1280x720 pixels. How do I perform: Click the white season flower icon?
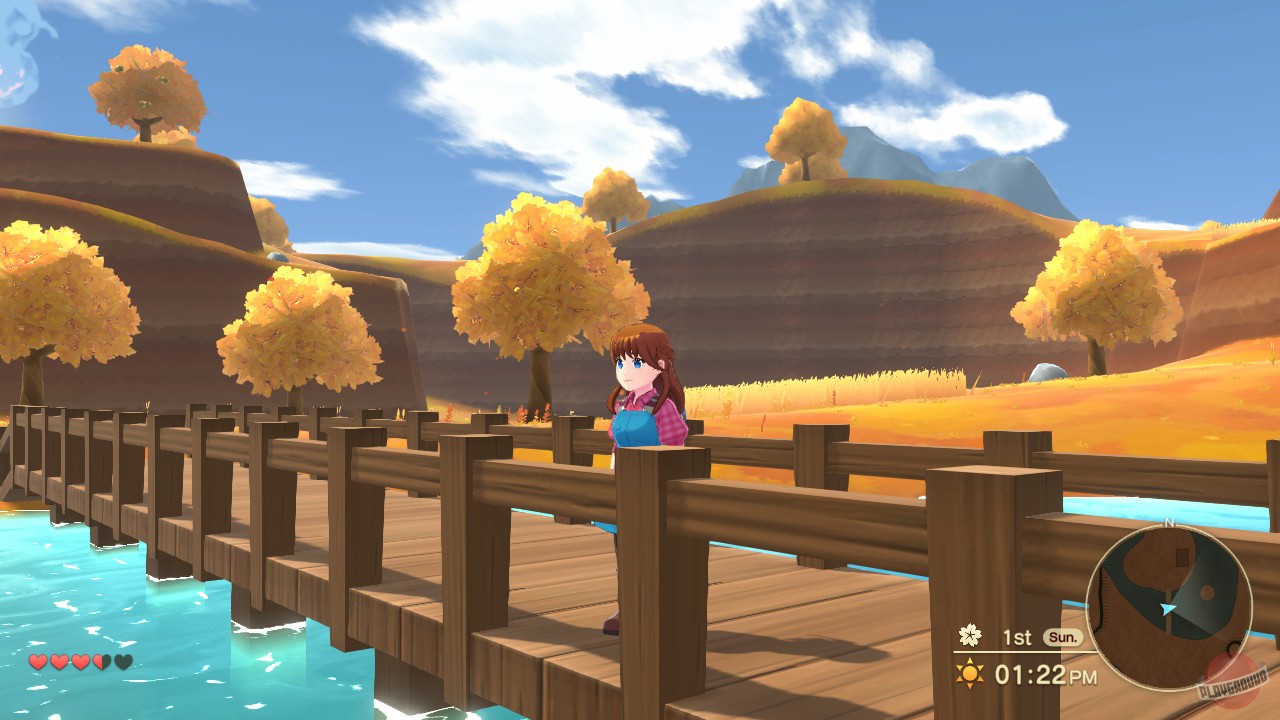coord(970,636)
